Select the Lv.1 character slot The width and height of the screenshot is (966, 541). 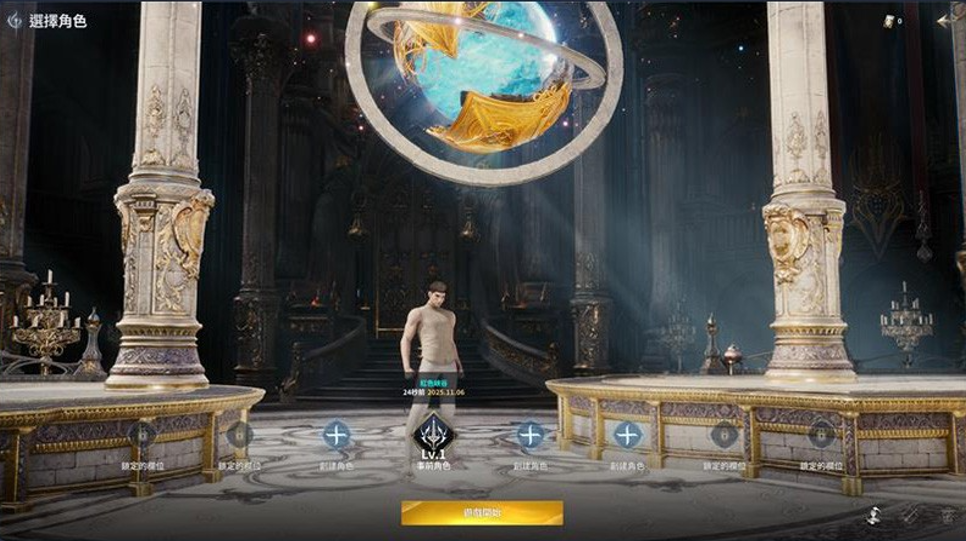(434, 436)
